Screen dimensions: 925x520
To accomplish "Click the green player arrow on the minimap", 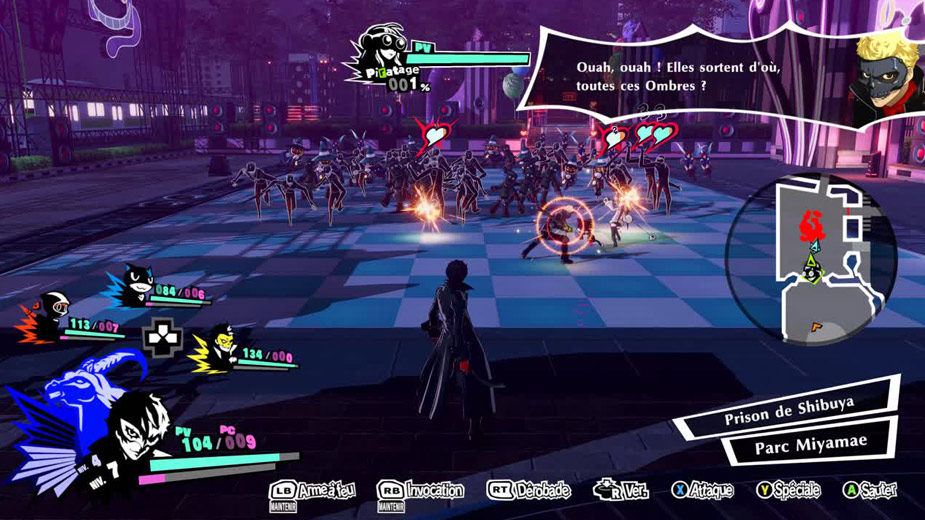I will (x=812, y=266).
